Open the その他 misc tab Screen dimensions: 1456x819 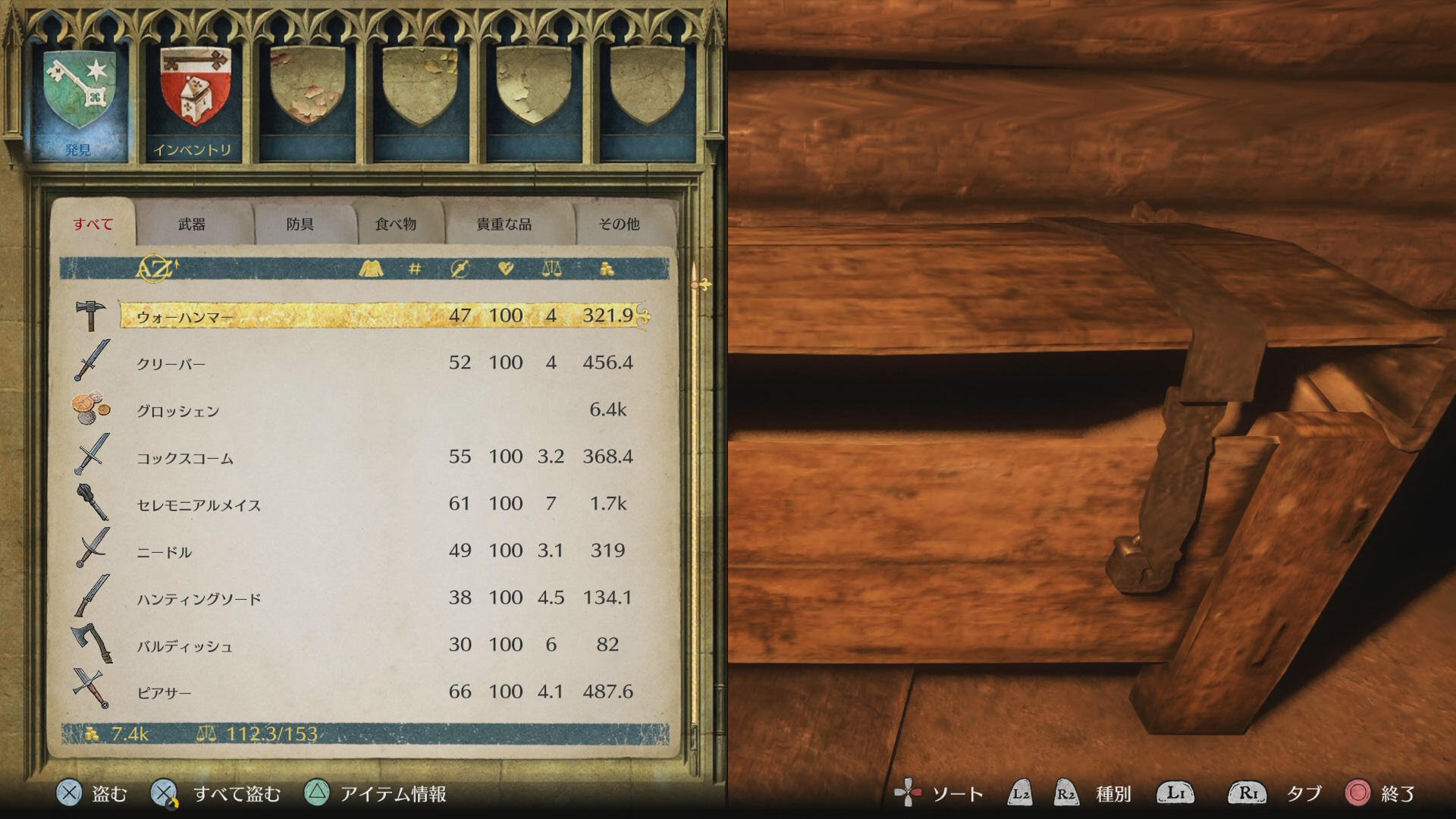(619, 224)
